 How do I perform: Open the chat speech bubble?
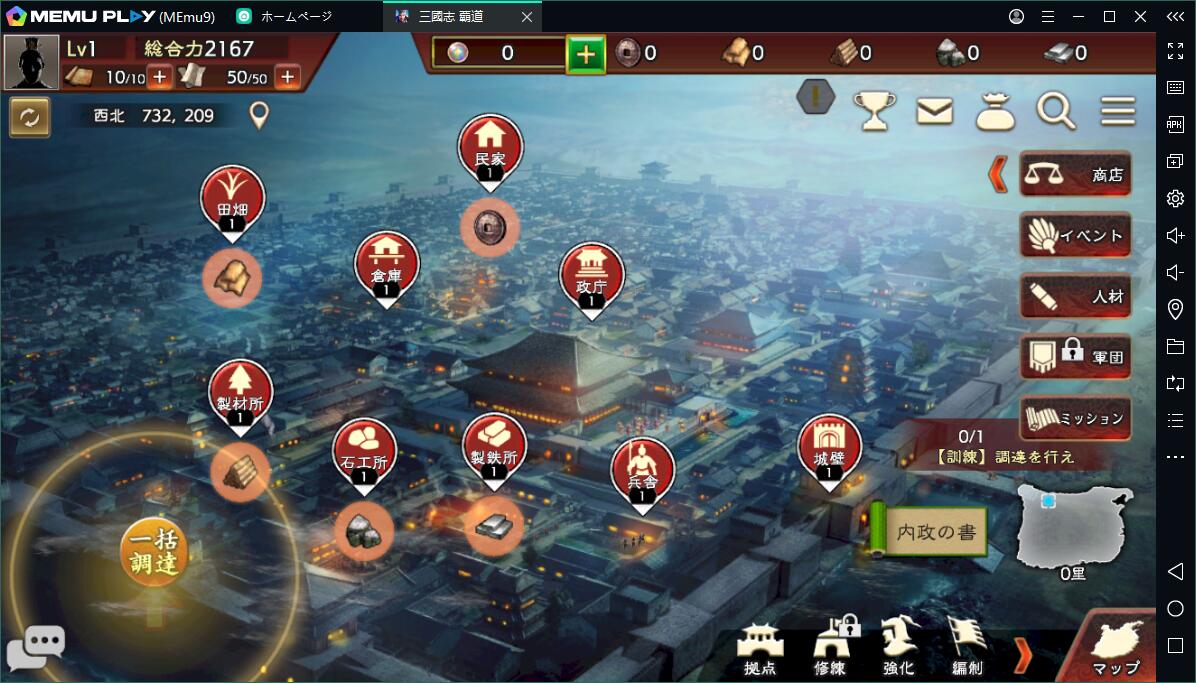point(36,647)
